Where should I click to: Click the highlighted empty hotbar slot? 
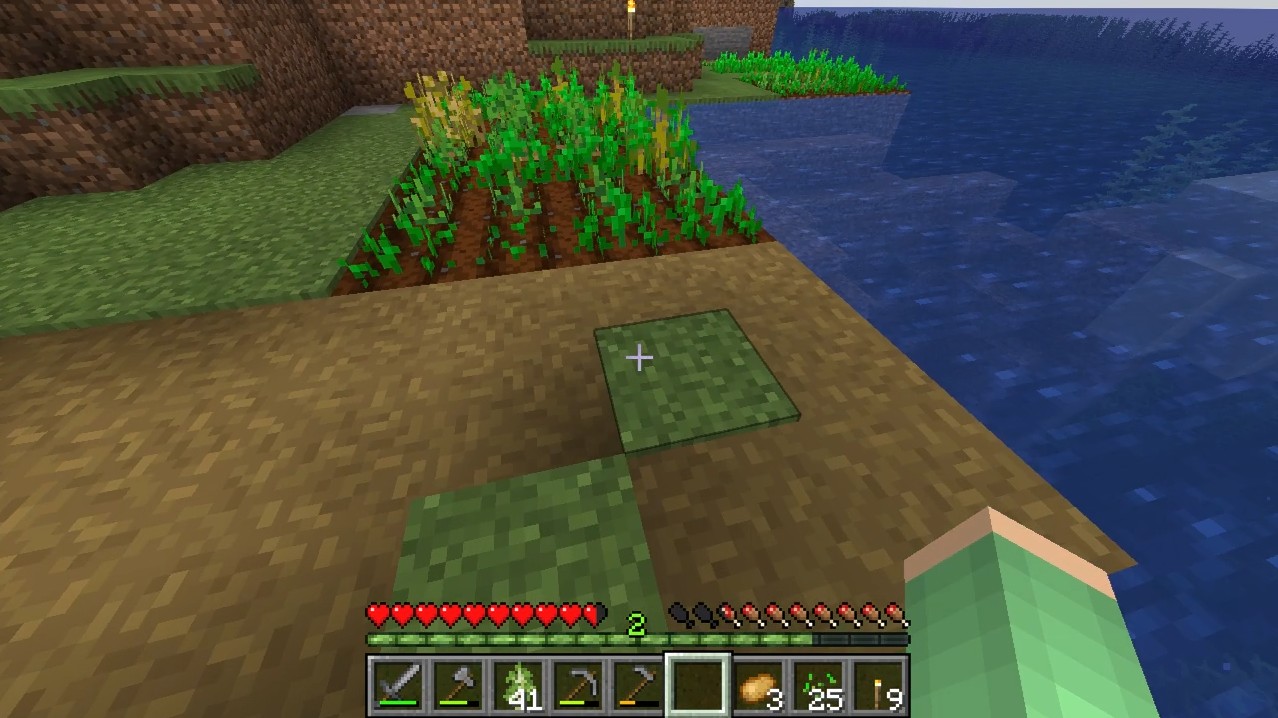[698, 685]
